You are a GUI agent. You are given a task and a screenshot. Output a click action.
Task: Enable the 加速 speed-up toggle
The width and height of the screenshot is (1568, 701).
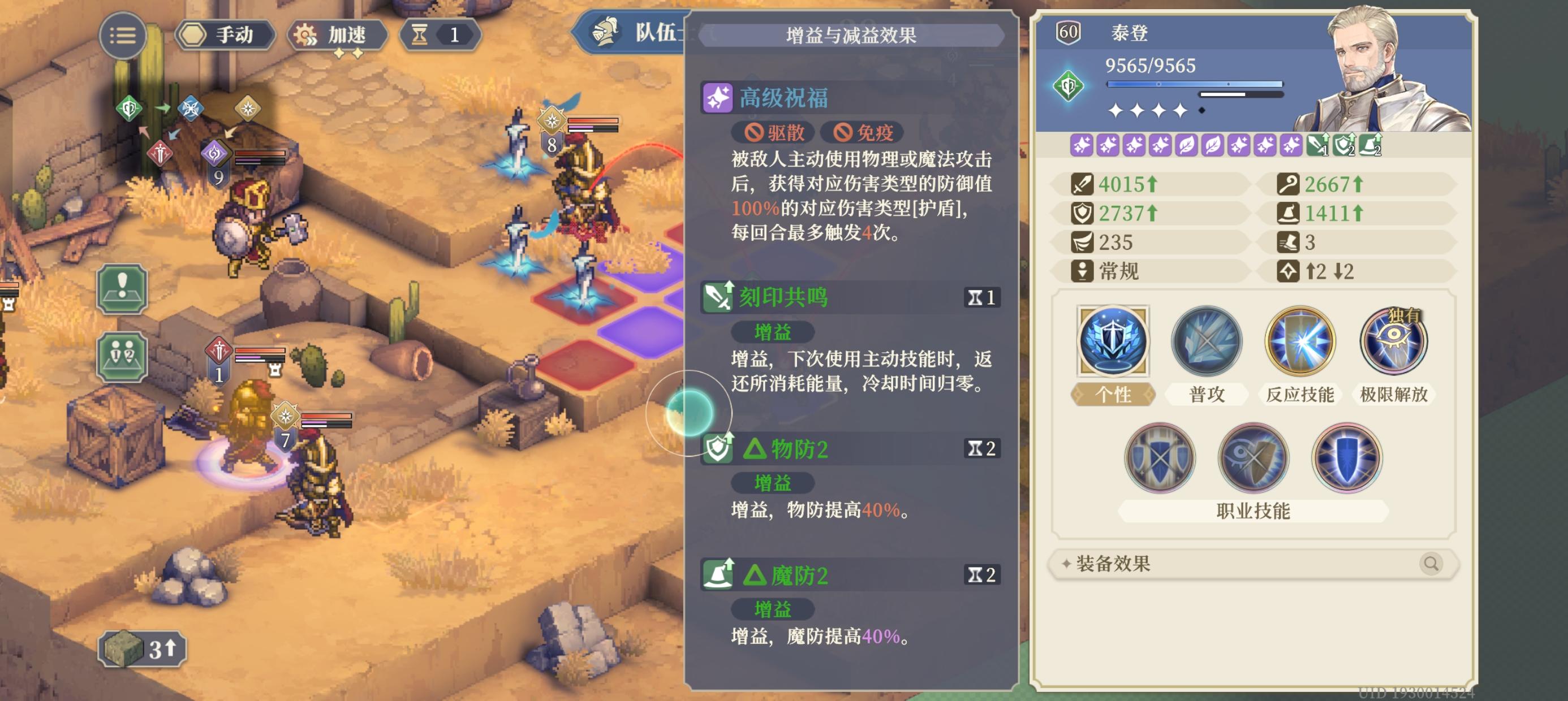pos(336,34)
